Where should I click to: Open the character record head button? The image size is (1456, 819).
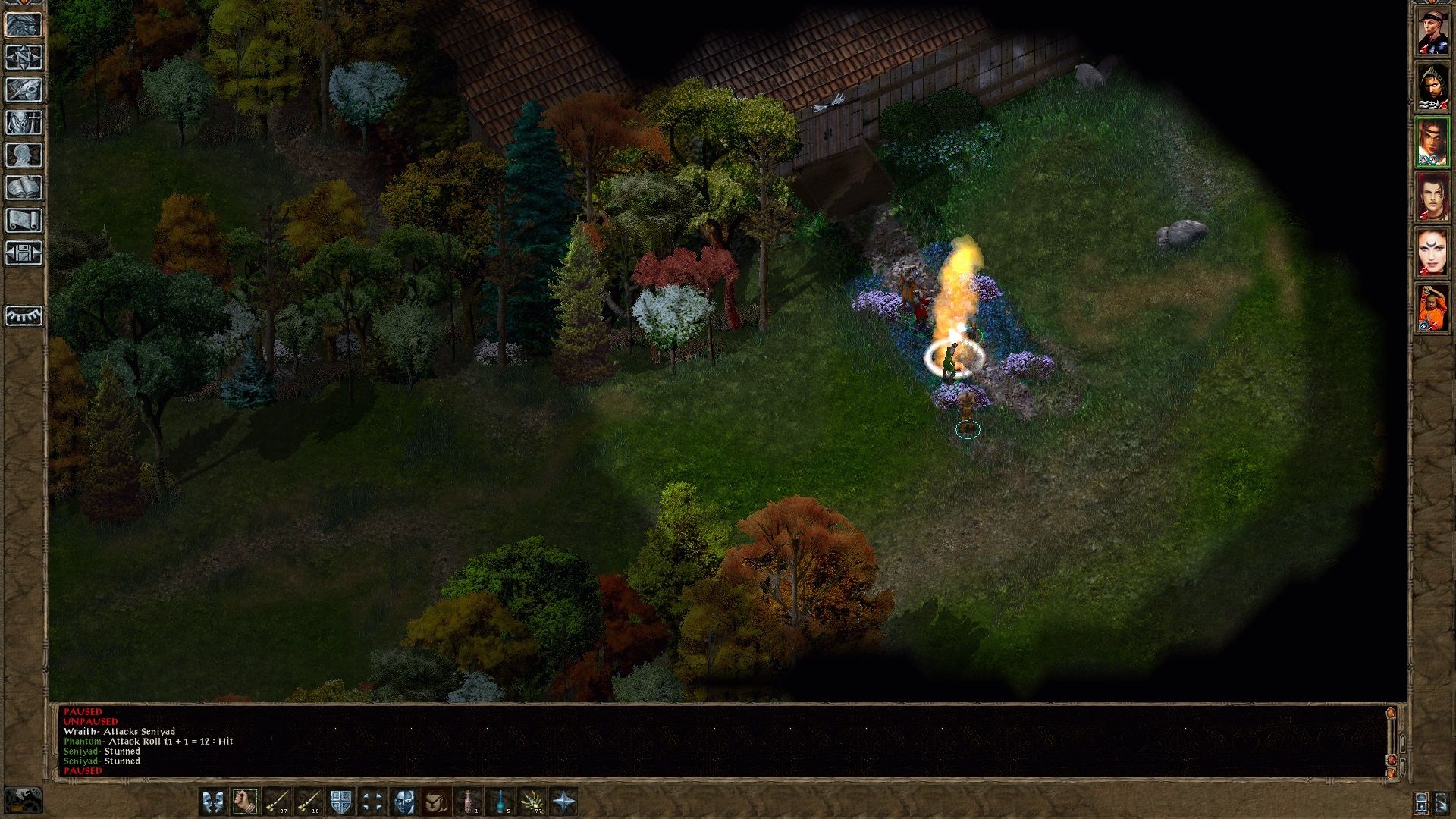(x=24, y=155)
